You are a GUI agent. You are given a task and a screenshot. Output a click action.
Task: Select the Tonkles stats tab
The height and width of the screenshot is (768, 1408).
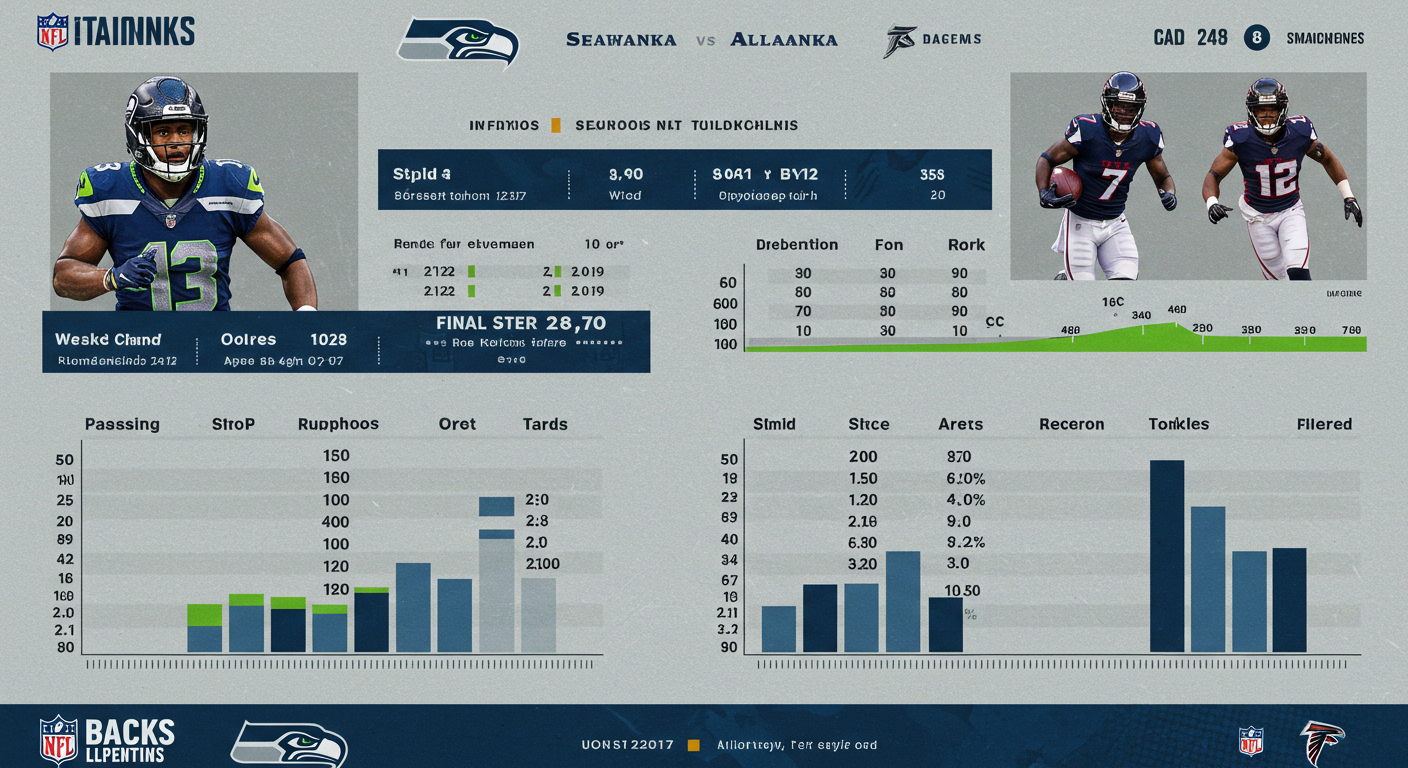pyautogui.click(x=1178, y=424)
